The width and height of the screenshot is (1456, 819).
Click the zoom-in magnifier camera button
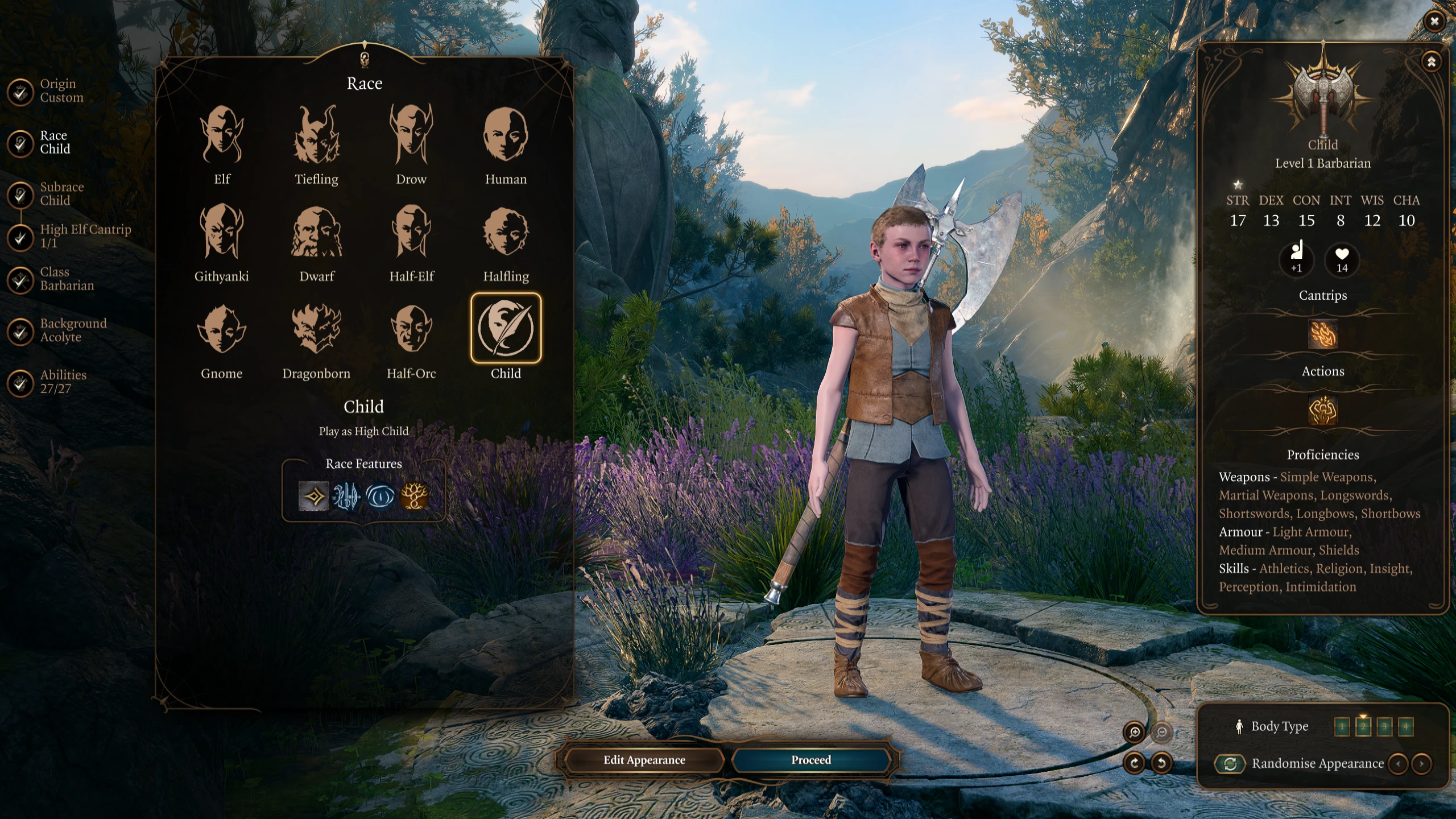click(x=1135, y=733)
